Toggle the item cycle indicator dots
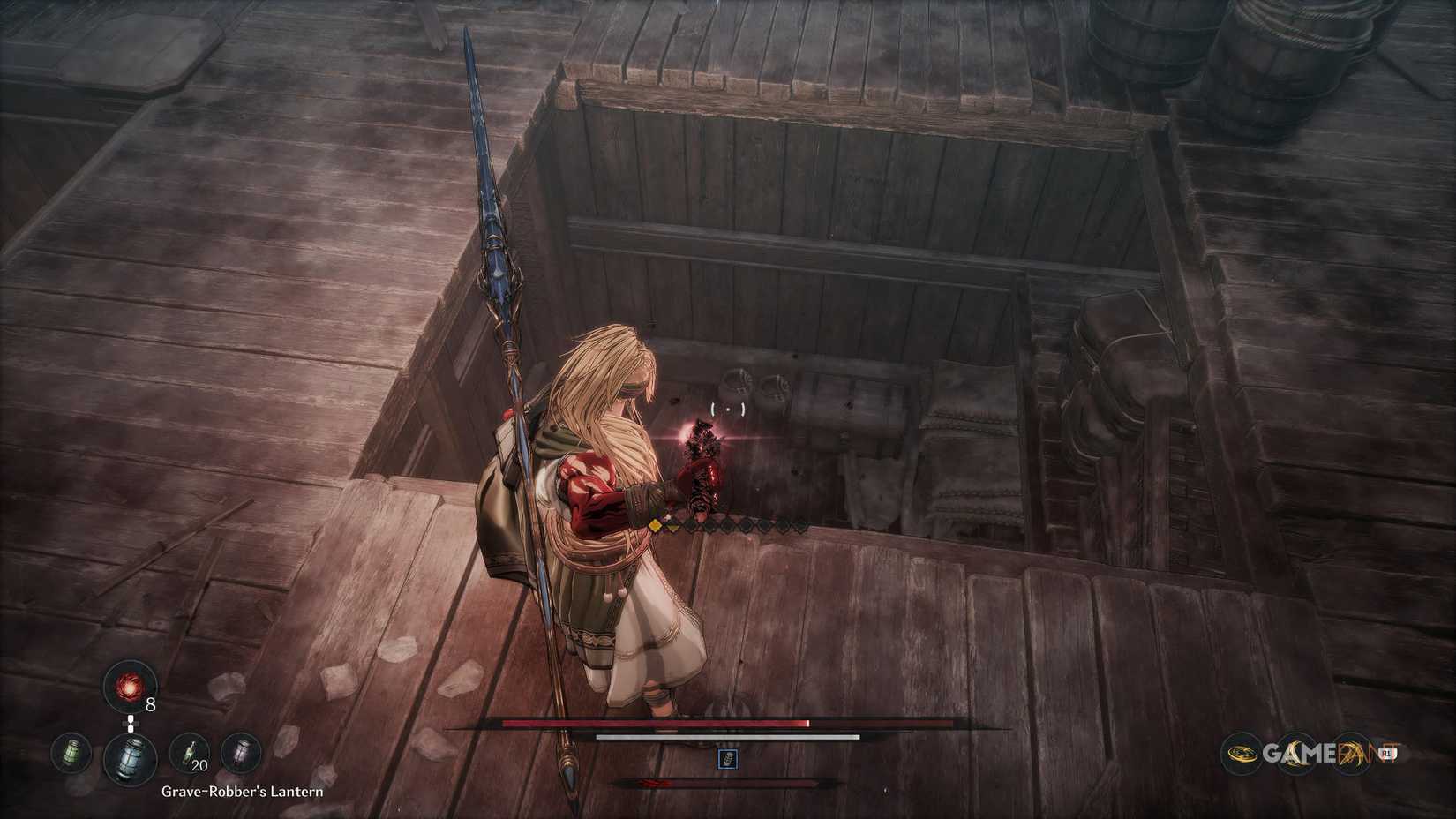 click(x=130, y=724)
